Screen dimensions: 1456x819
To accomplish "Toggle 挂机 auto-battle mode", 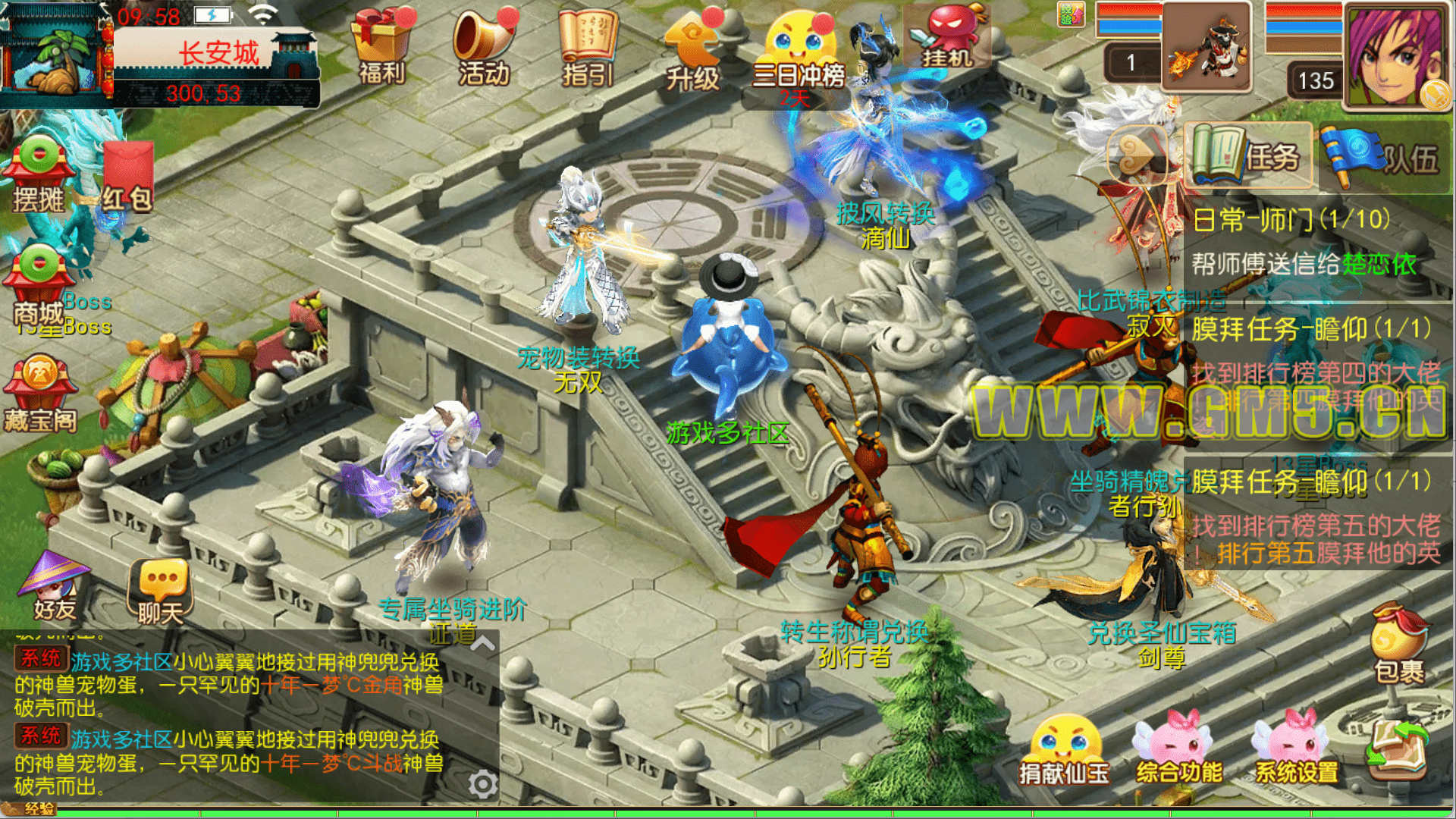I will (946, 36).
